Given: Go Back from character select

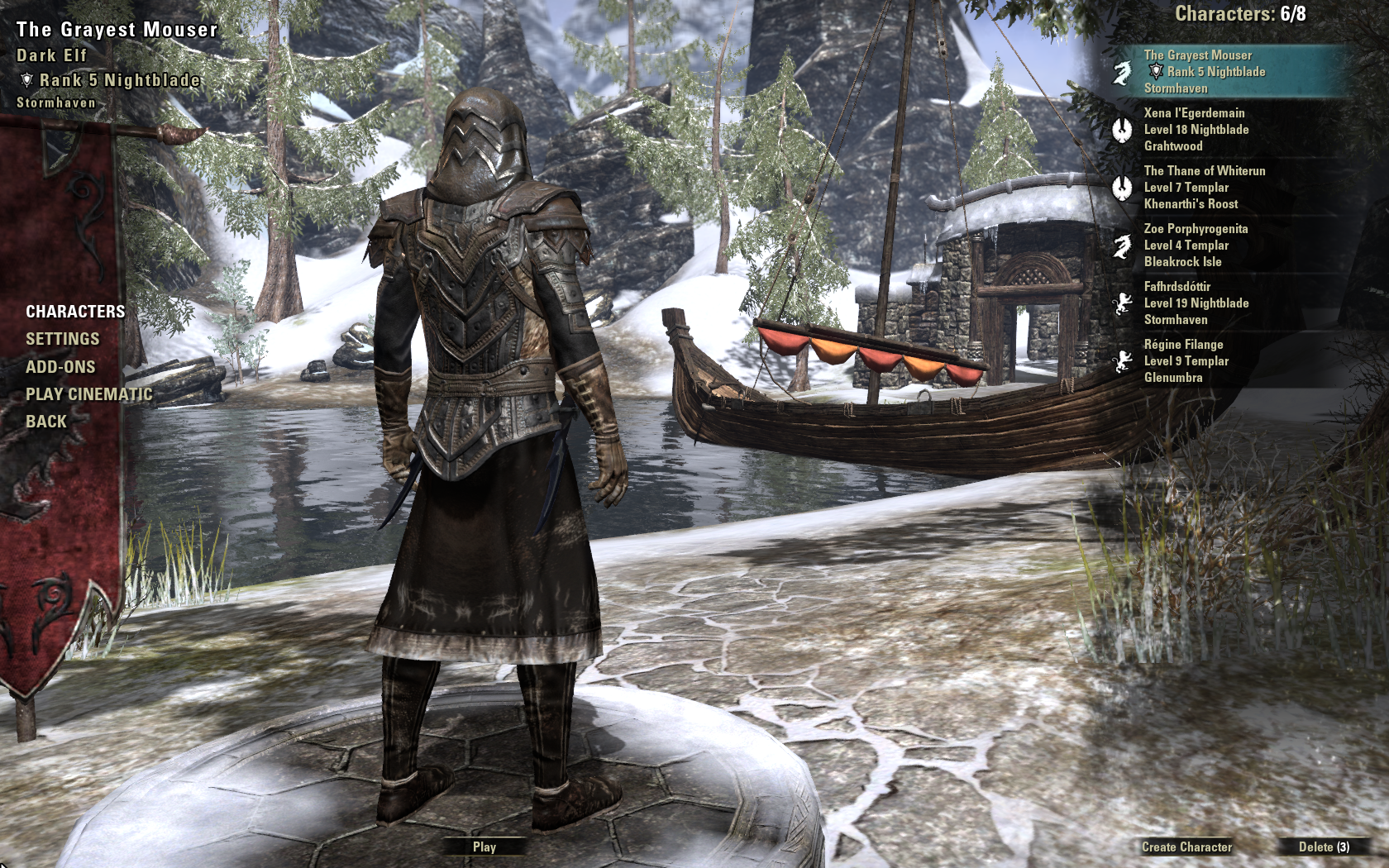Looking at the screenshot, I should (46, 422).
